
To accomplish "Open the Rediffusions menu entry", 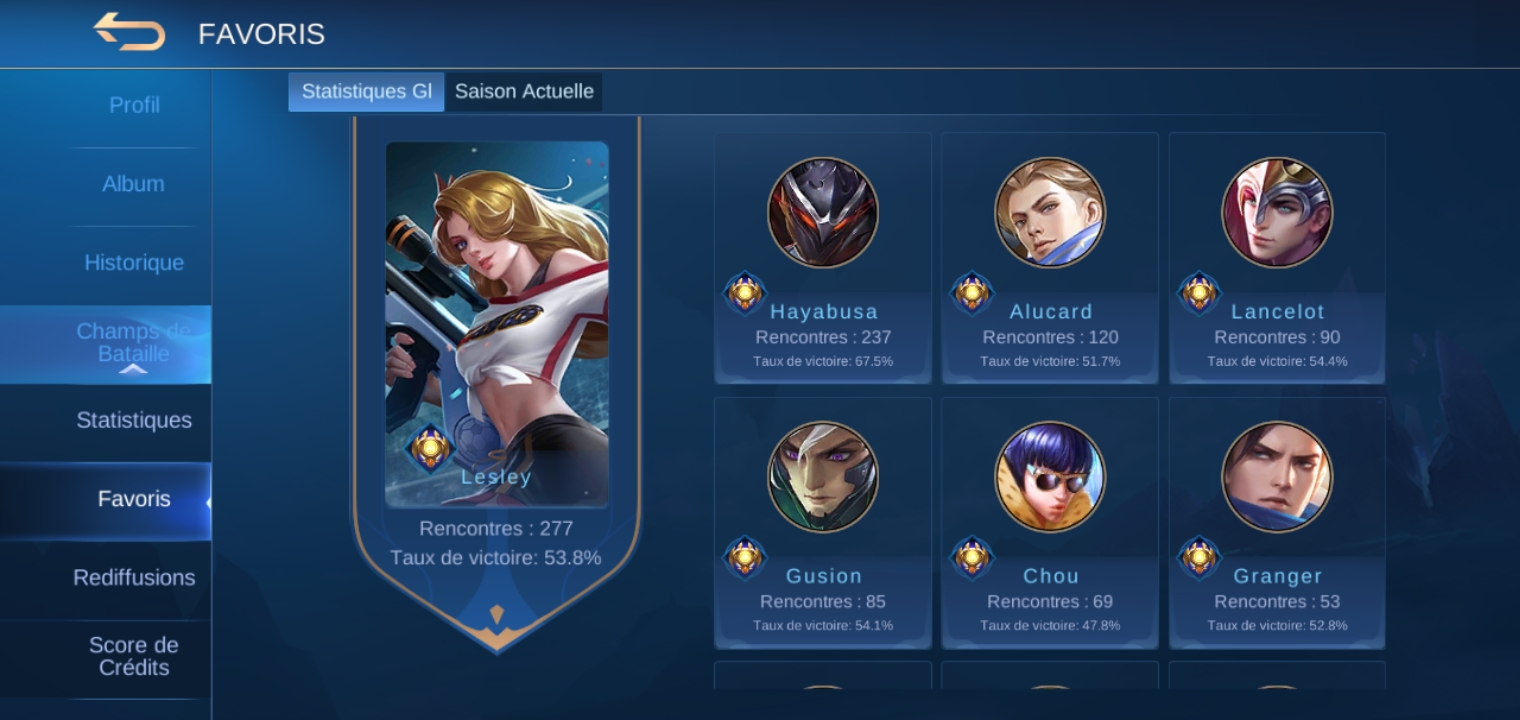I will point(134,578).
